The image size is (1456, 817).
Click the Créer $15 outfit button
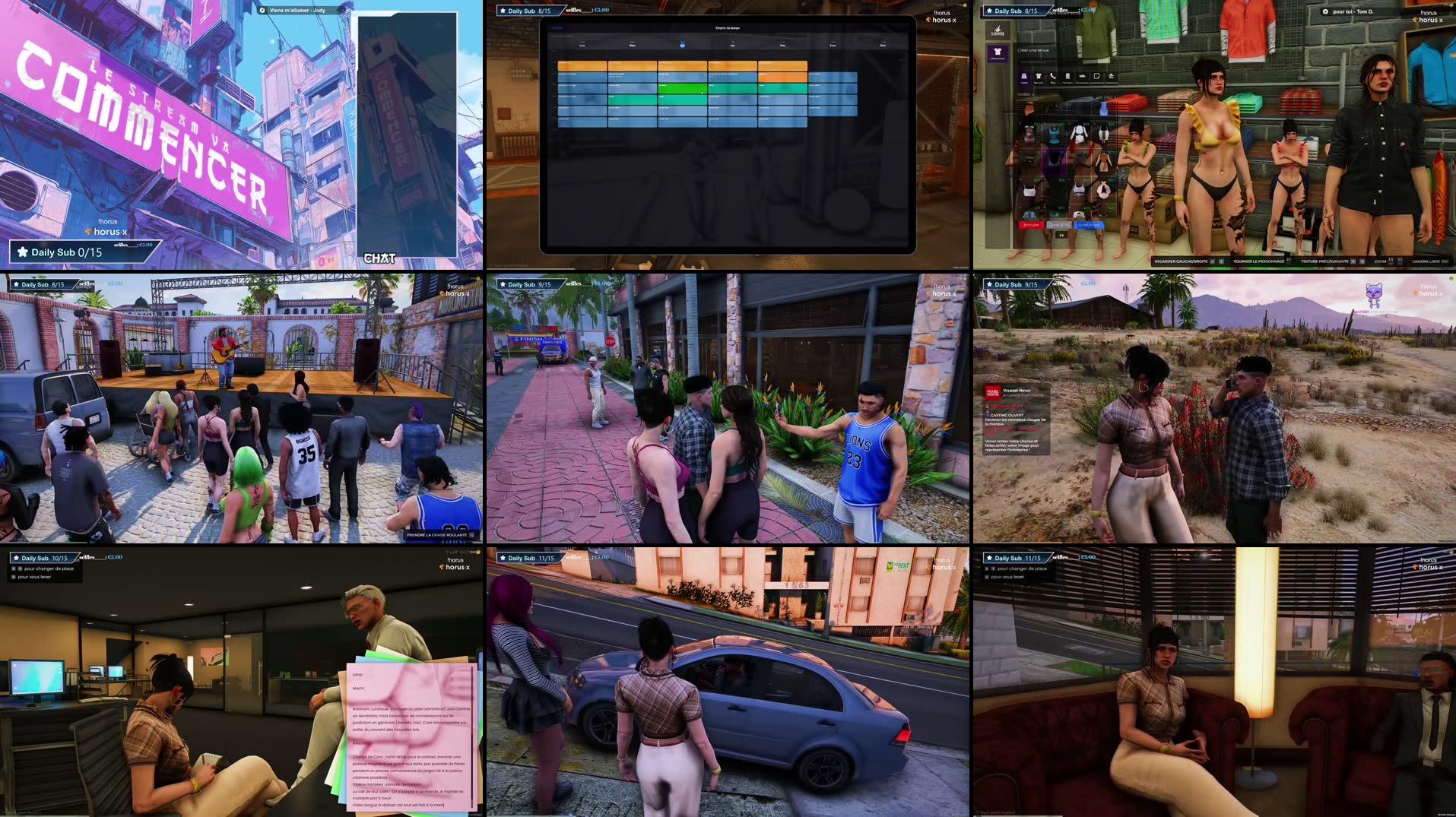point(1059,225)
